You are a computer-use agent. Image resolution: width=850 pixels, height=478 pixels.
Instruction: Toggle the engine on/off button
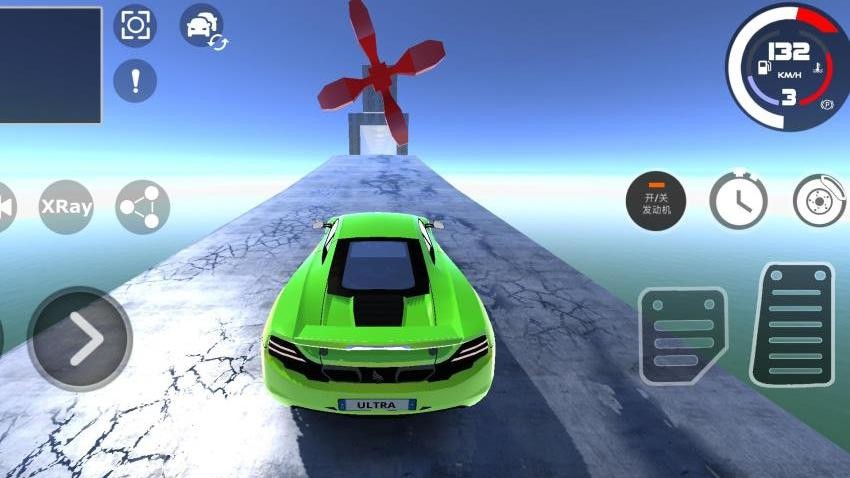pyautogui.click(x=656, y=200)
